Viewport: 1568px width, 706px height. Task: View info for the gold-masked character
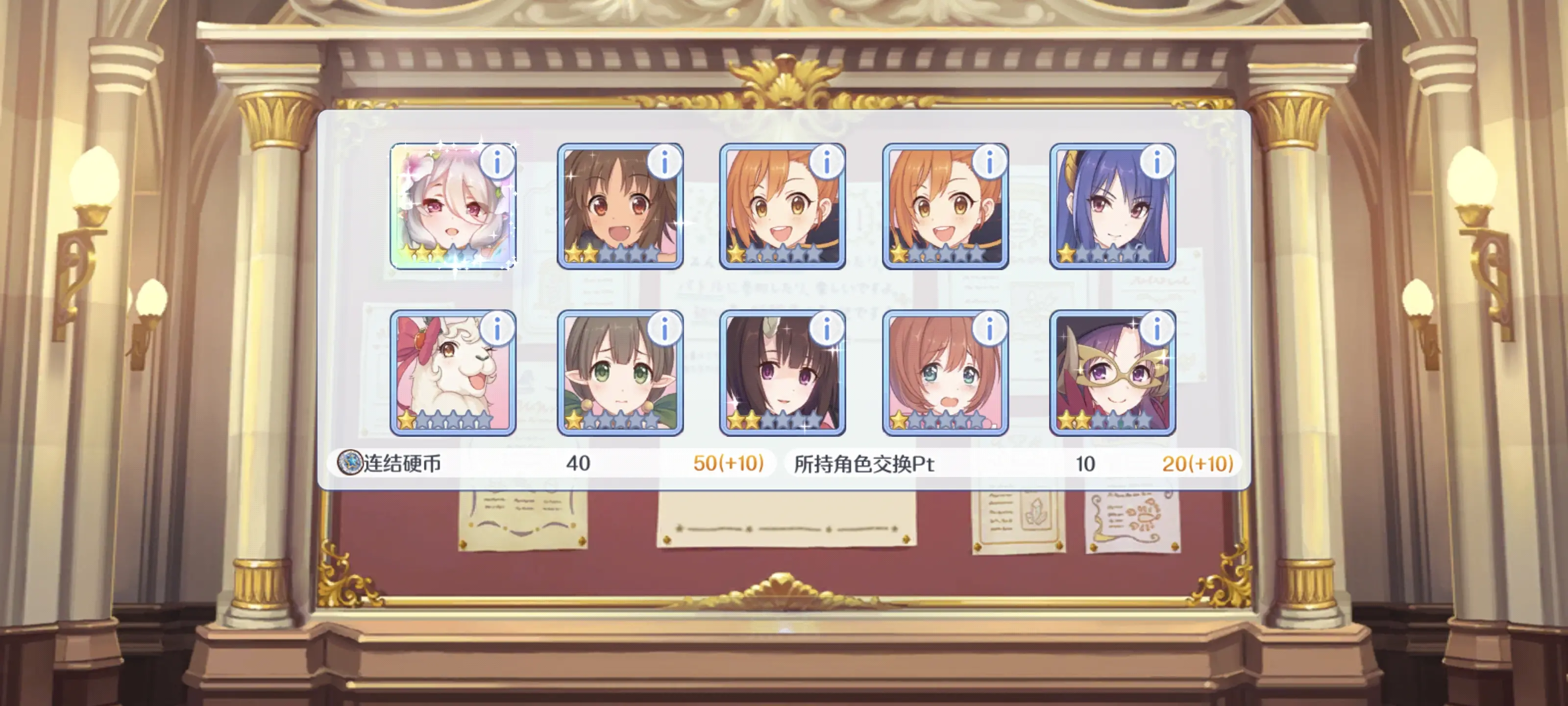point(1157,329)
